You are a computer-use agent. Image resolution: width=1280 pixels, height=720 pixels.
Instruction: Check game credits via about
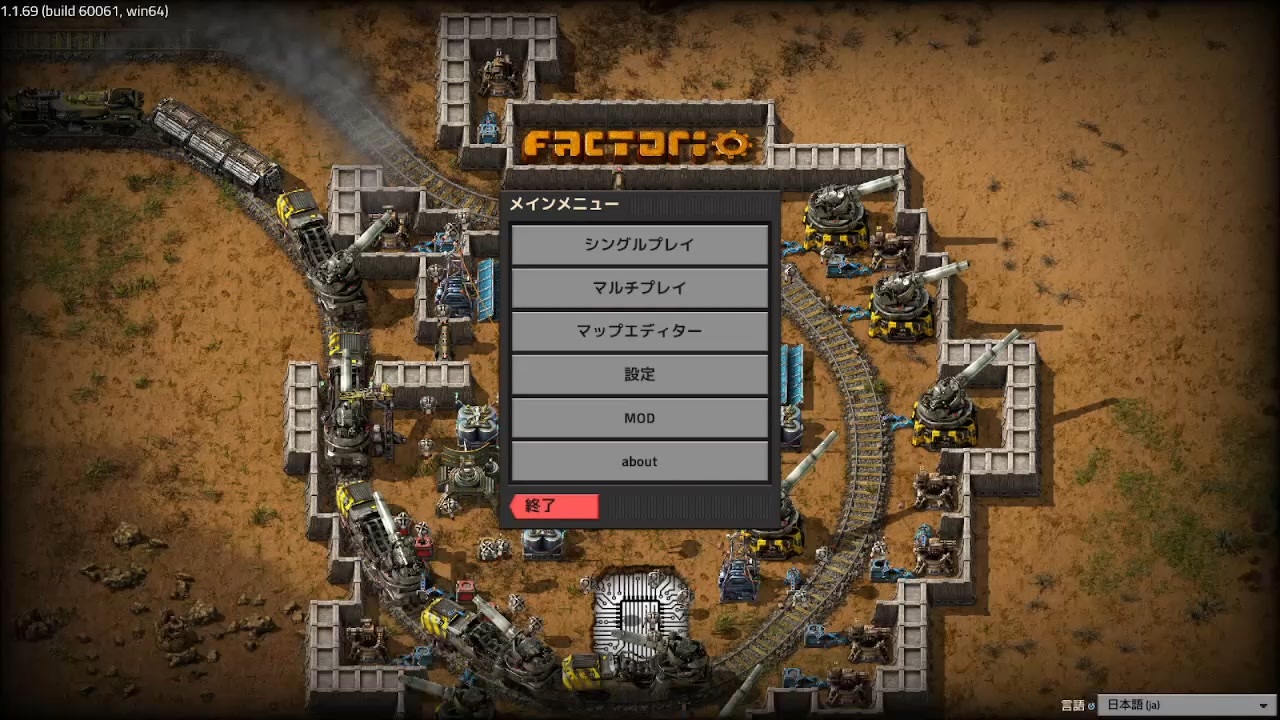pyautogui.click(x=639, y=461)
